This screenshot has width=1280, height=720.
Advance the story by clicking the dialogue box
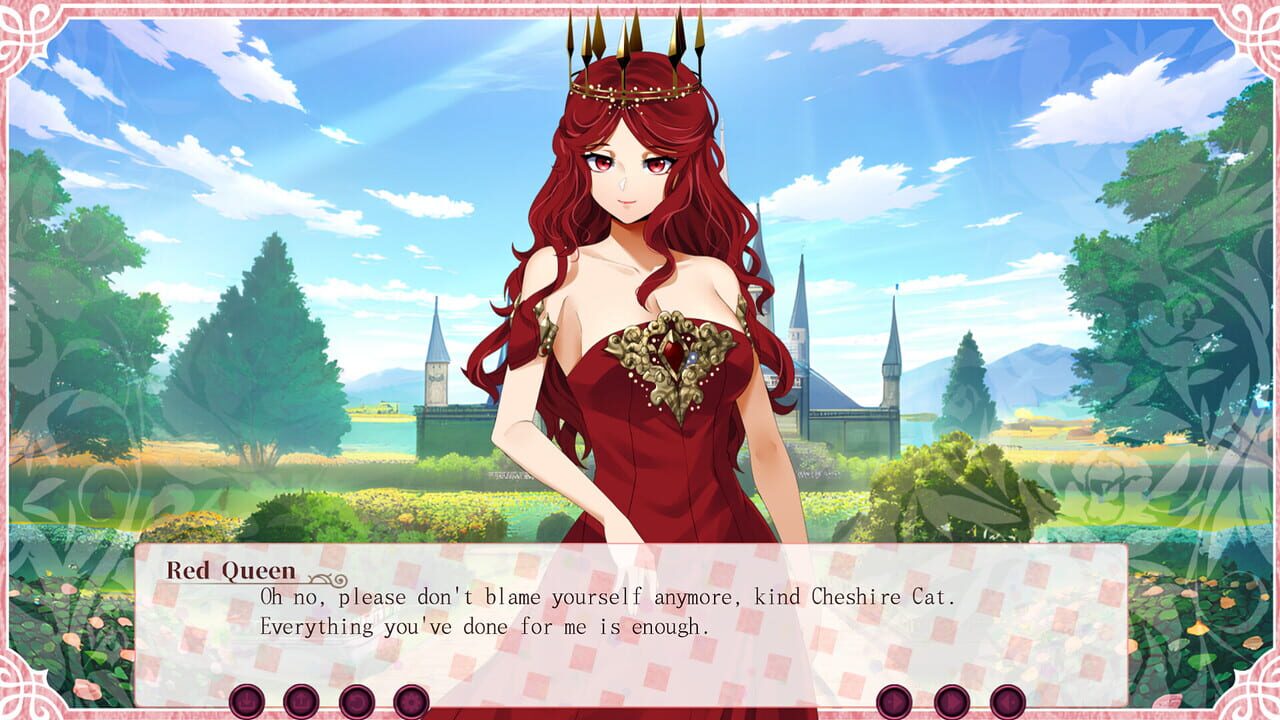pos(640,620)
